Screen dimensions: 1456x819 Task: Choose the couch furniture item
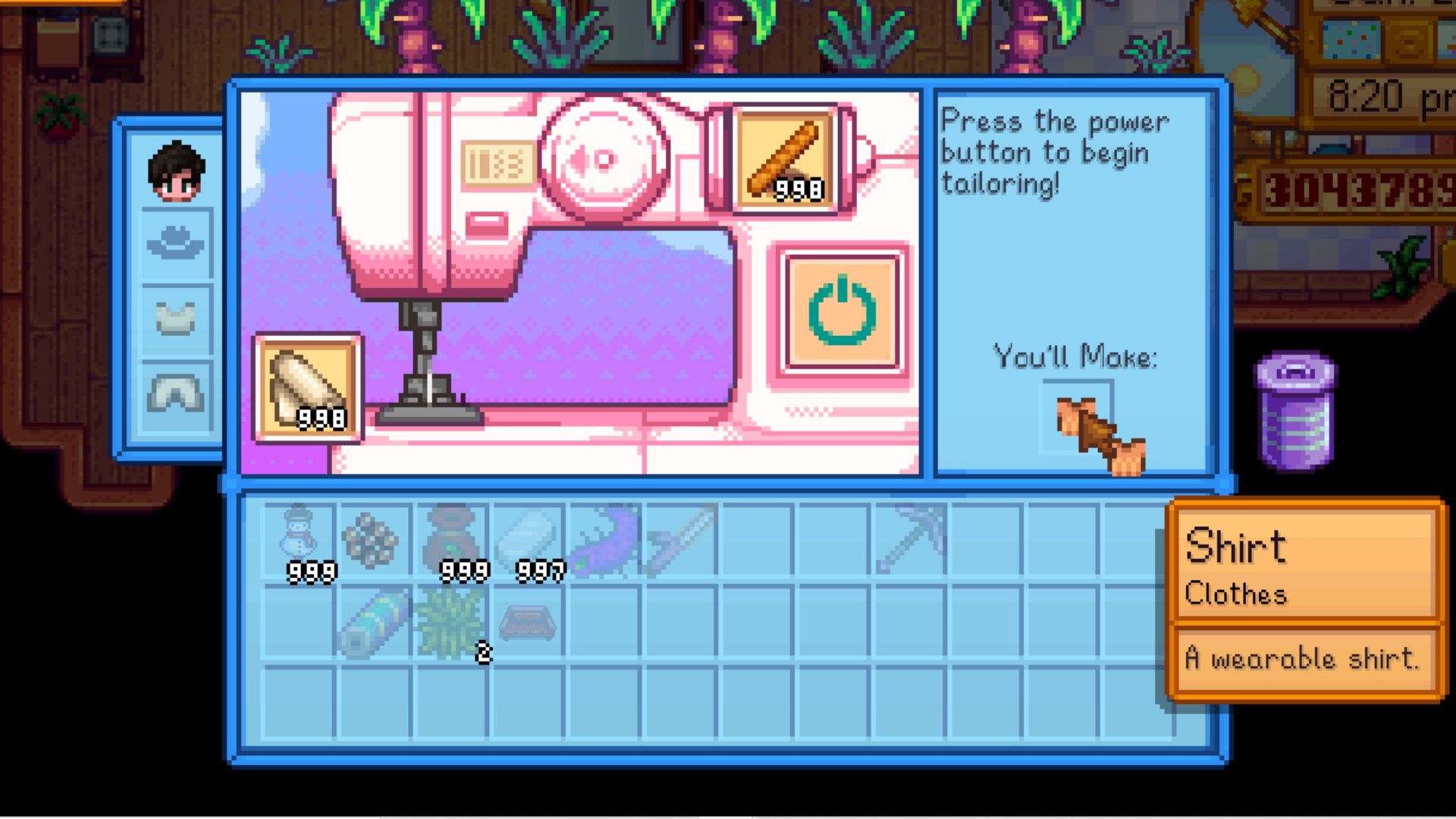click(529, 622)
